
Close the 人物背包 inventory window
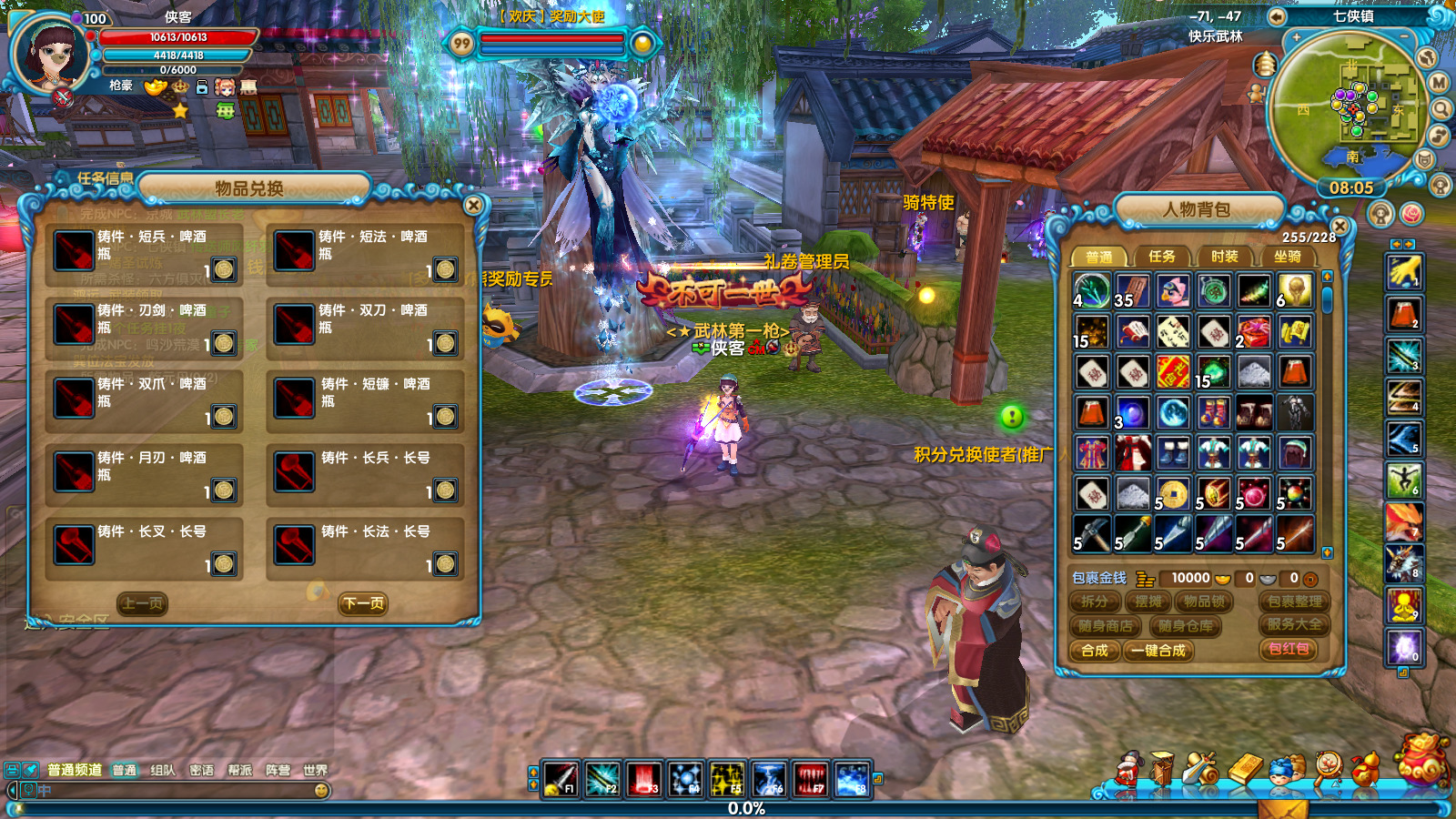(1339, 226)
